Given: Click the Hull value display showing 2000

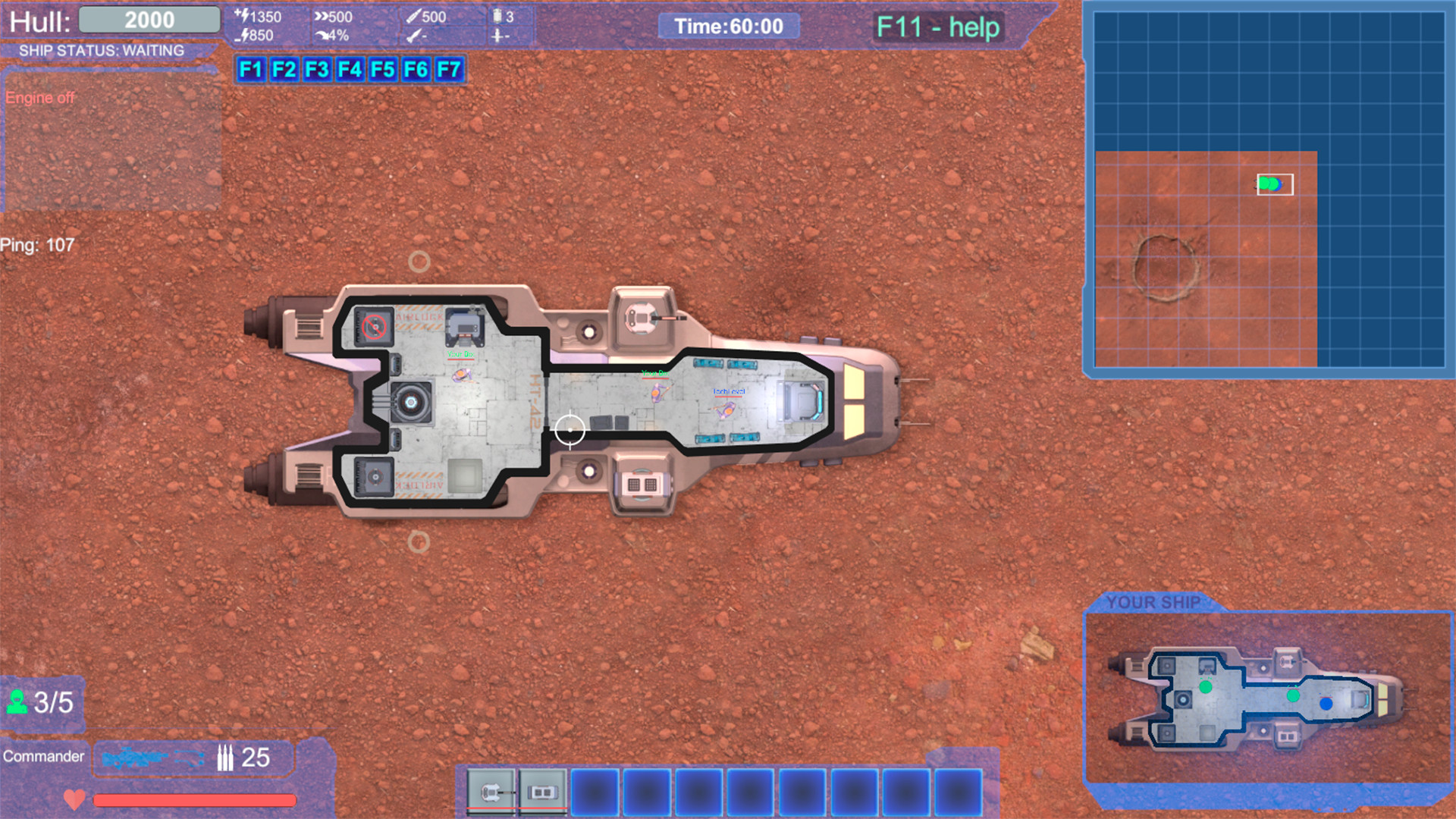Looking at the screenshot, I should [149, 19].
